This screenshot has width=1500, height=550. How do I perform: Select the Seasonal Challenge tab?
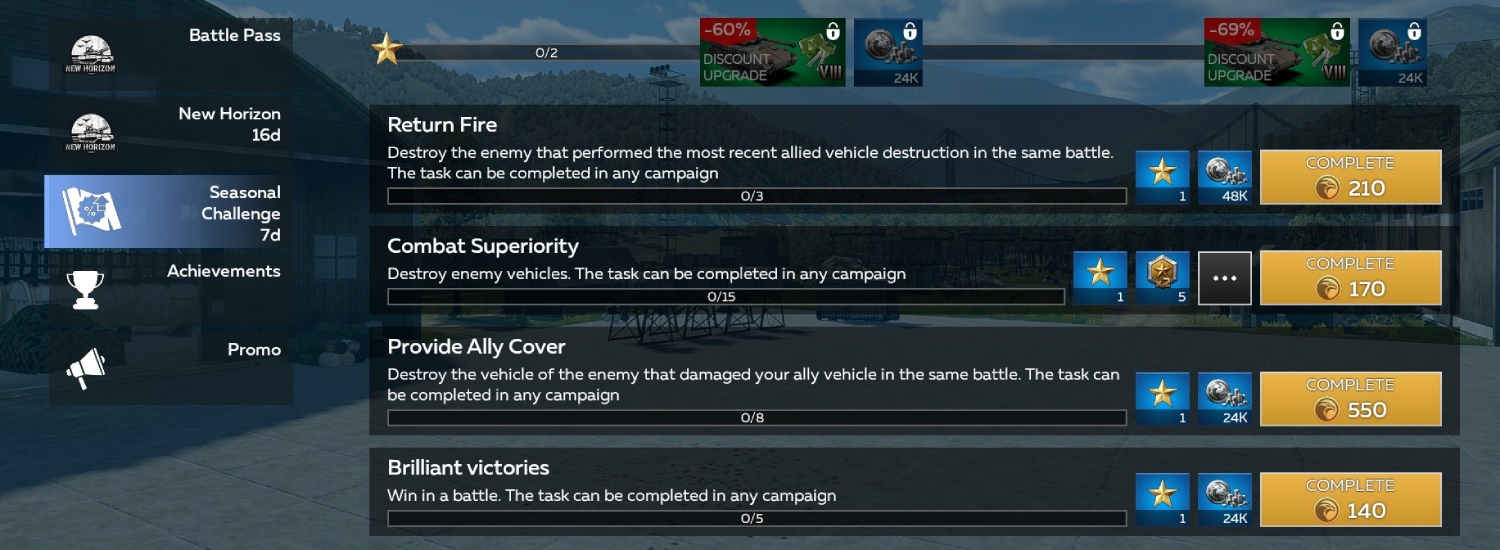point(171,212)
